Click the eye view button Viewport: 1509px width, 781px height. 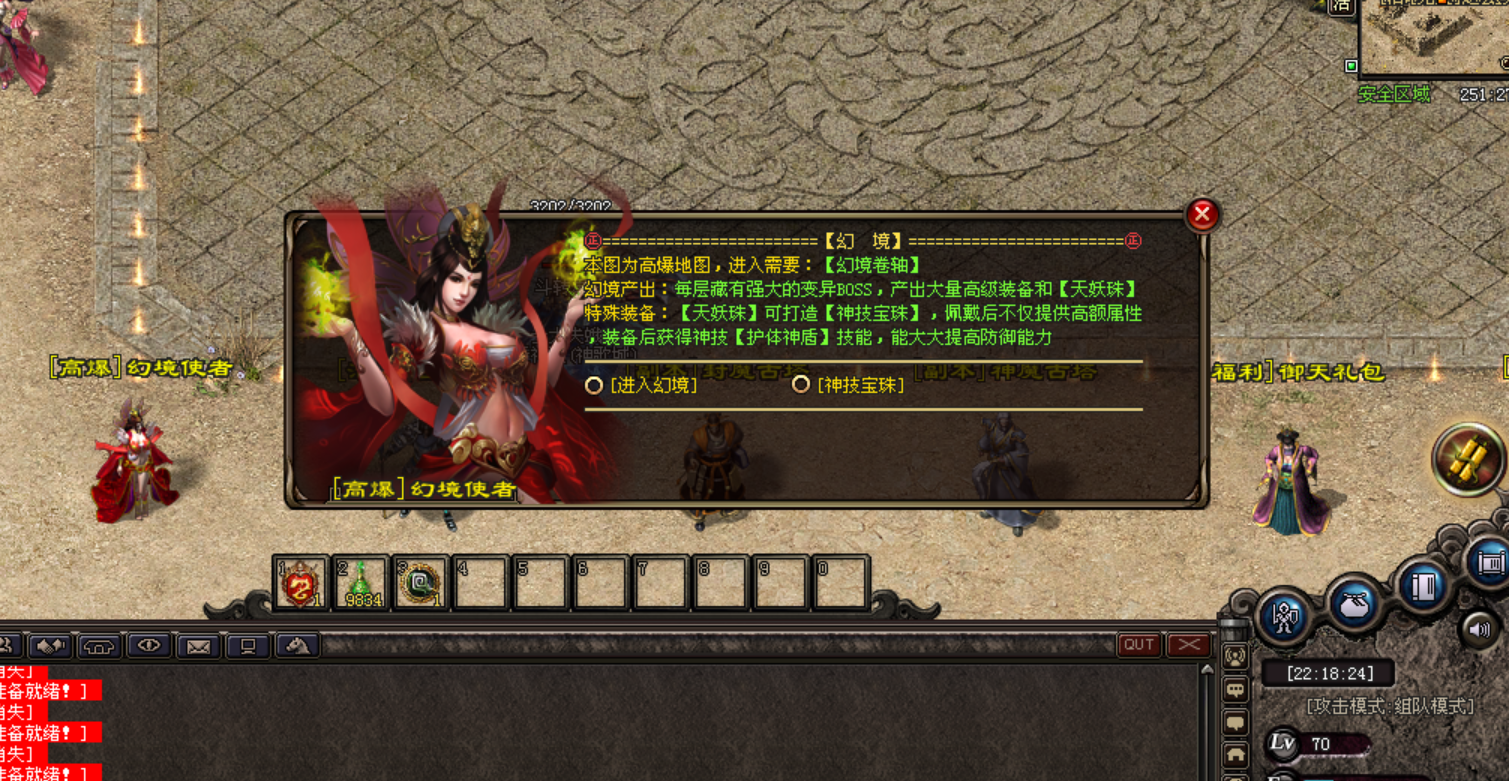click(x=149, y=646)
